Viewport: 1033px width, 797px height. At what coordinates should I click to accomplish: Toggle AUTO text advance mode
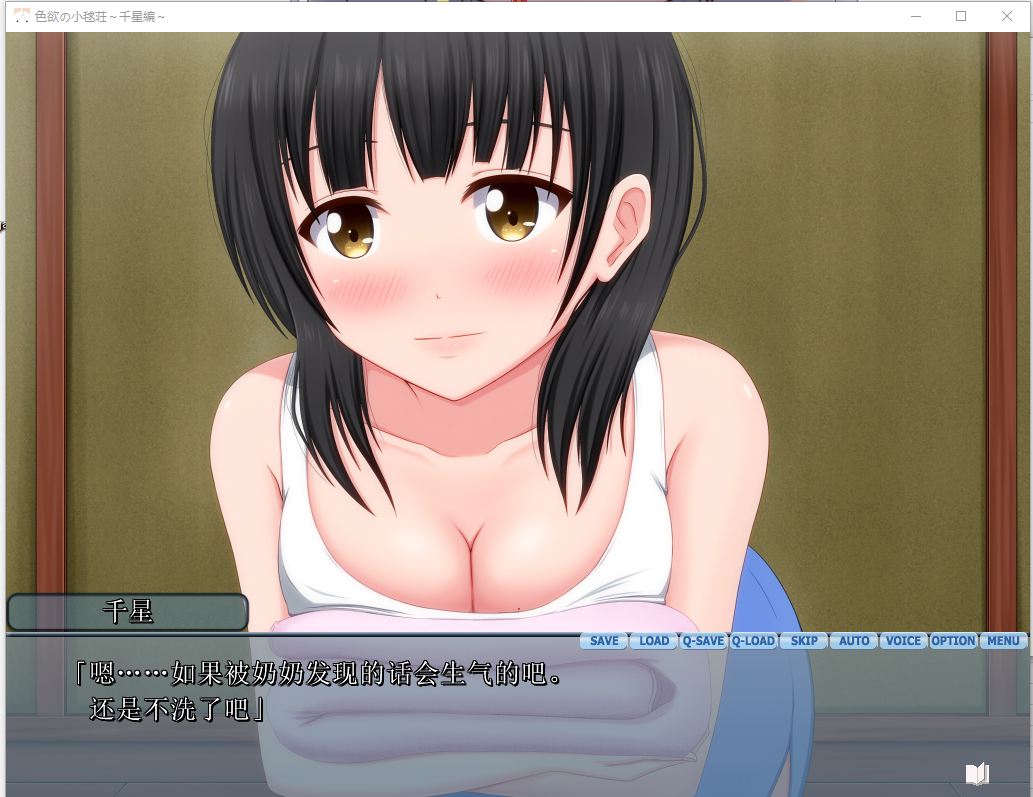[854, 641]
